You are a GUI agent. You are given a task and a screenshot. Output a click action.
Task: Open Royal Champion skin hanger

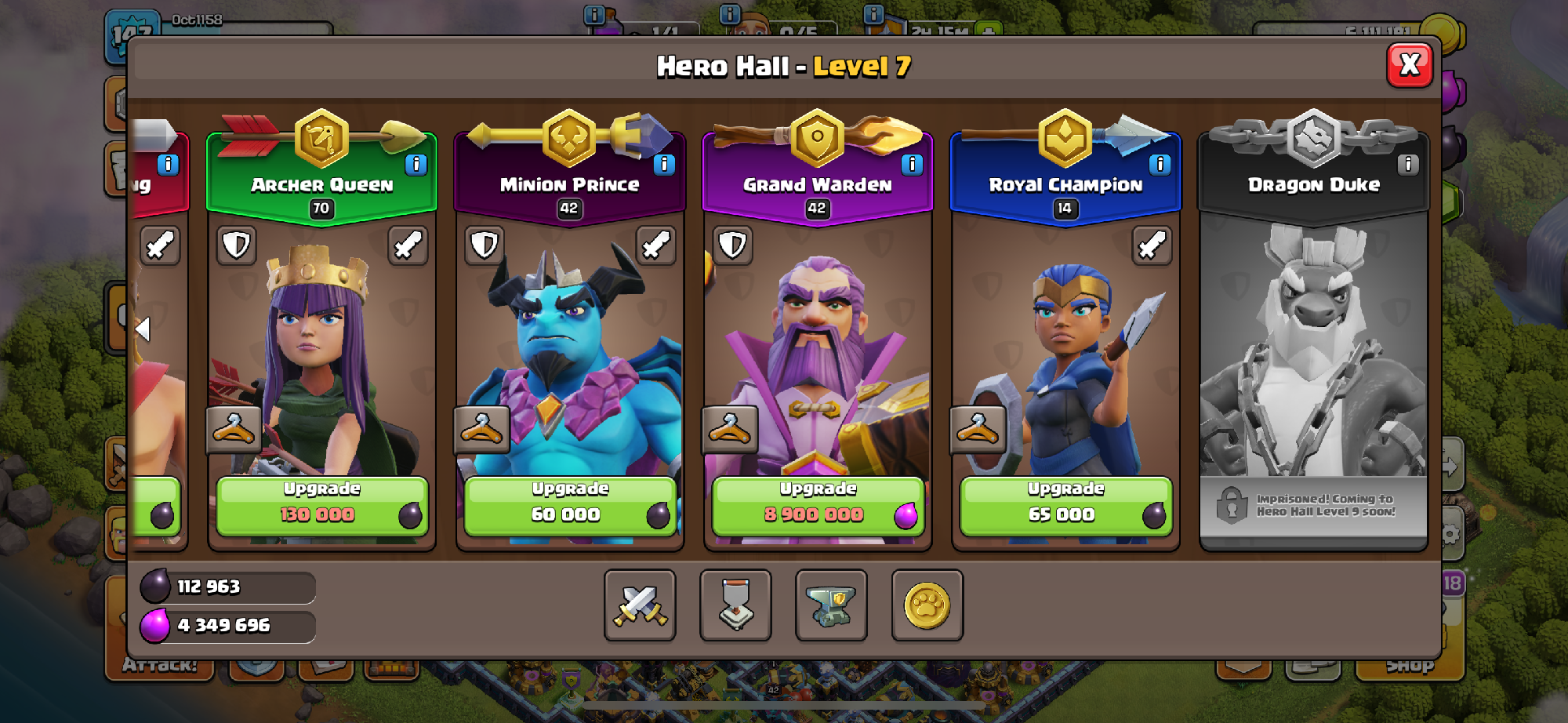(977, 430)
